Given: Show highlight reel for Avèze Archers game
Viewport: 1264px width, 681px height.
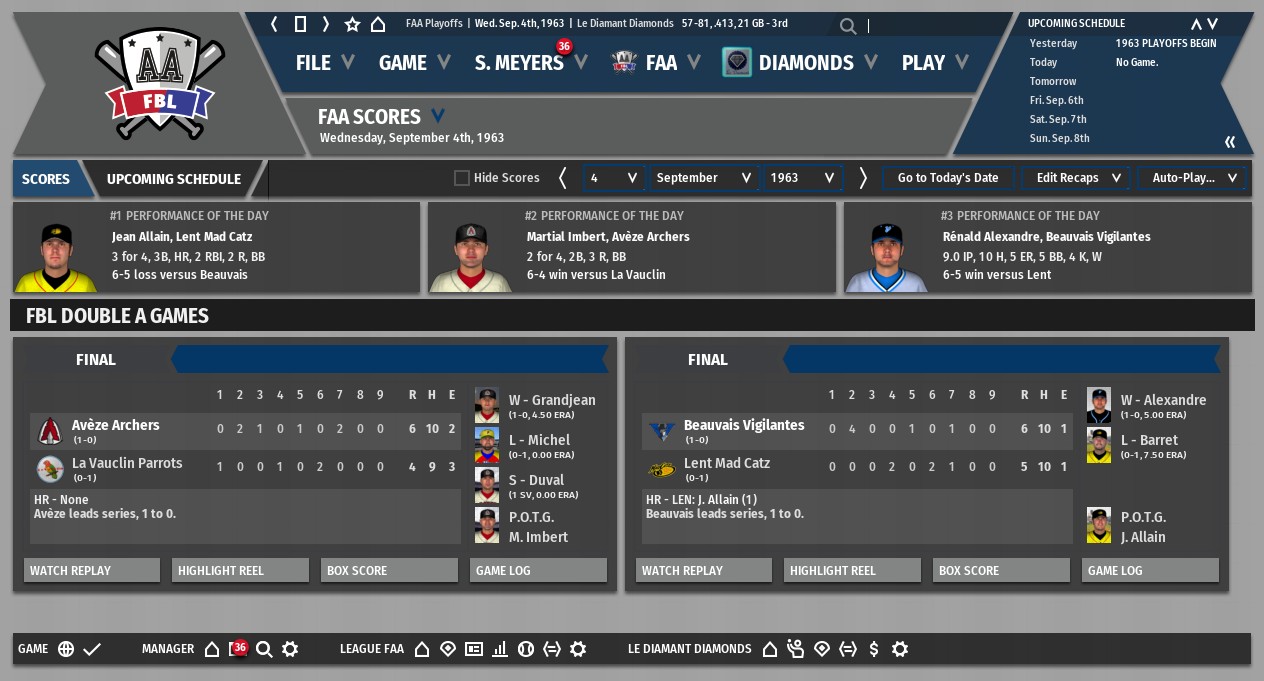Looking at the screenshot, I should coord(240,571).
